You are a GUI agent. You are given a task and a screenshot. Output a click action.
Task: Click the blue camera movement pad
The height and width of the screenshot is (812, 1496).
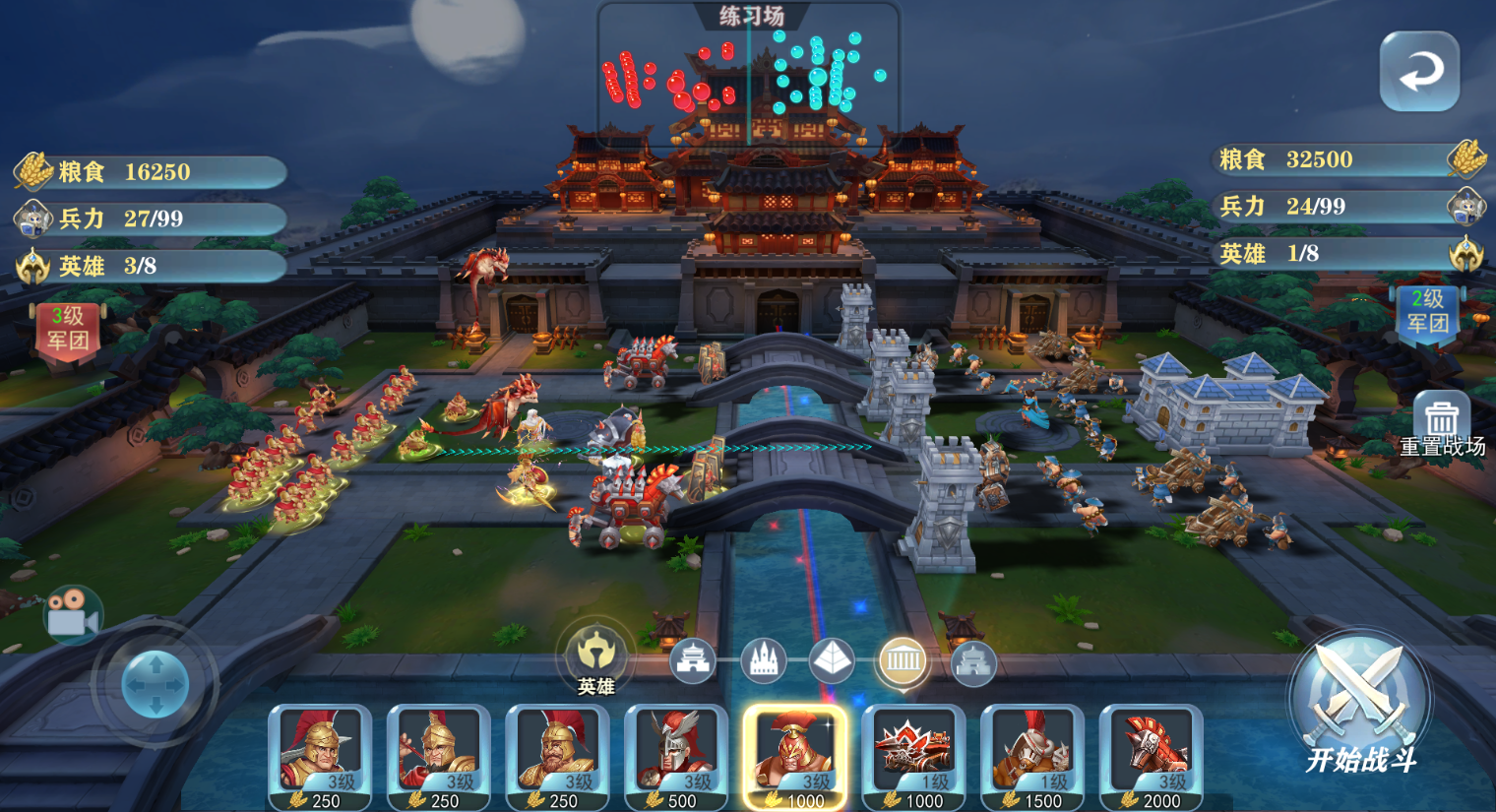click(x=156, y=683)
